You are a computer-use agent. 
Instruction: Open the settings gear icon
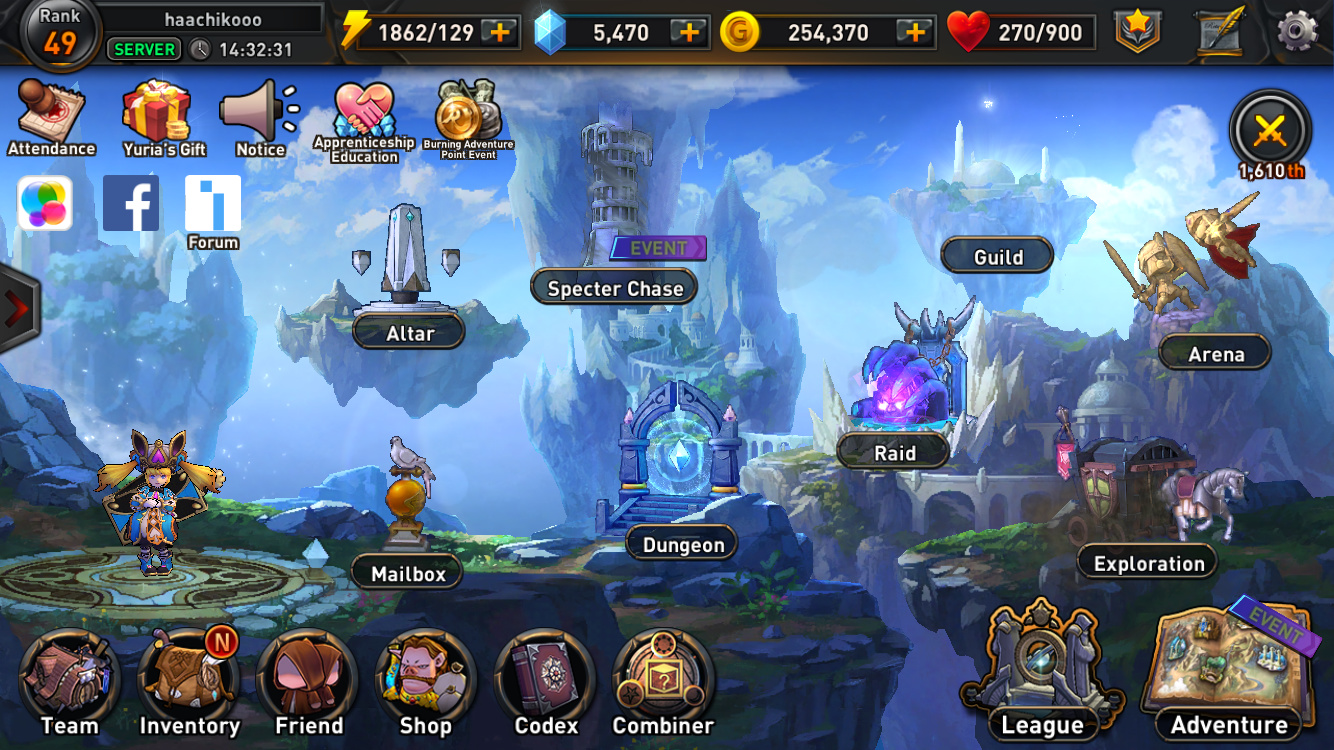(1297, 32)
